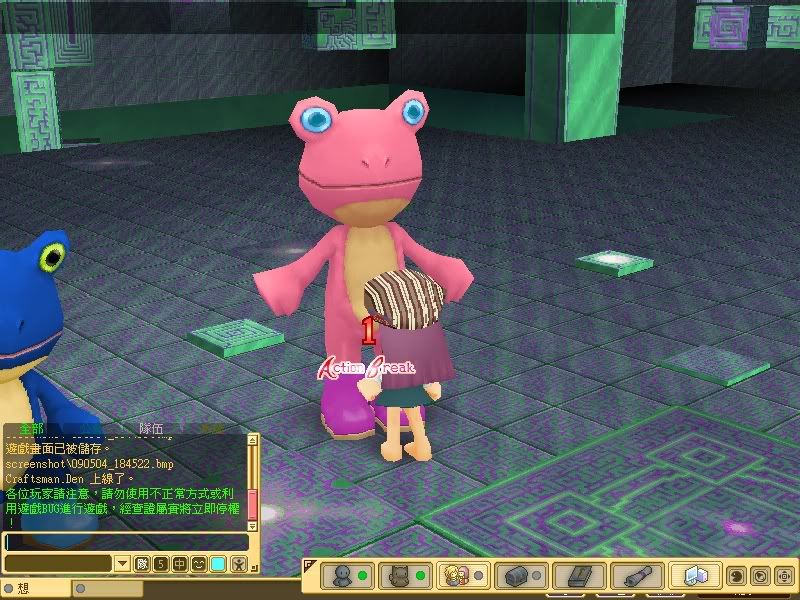Open the telescope map button

[x=637, y=576]
